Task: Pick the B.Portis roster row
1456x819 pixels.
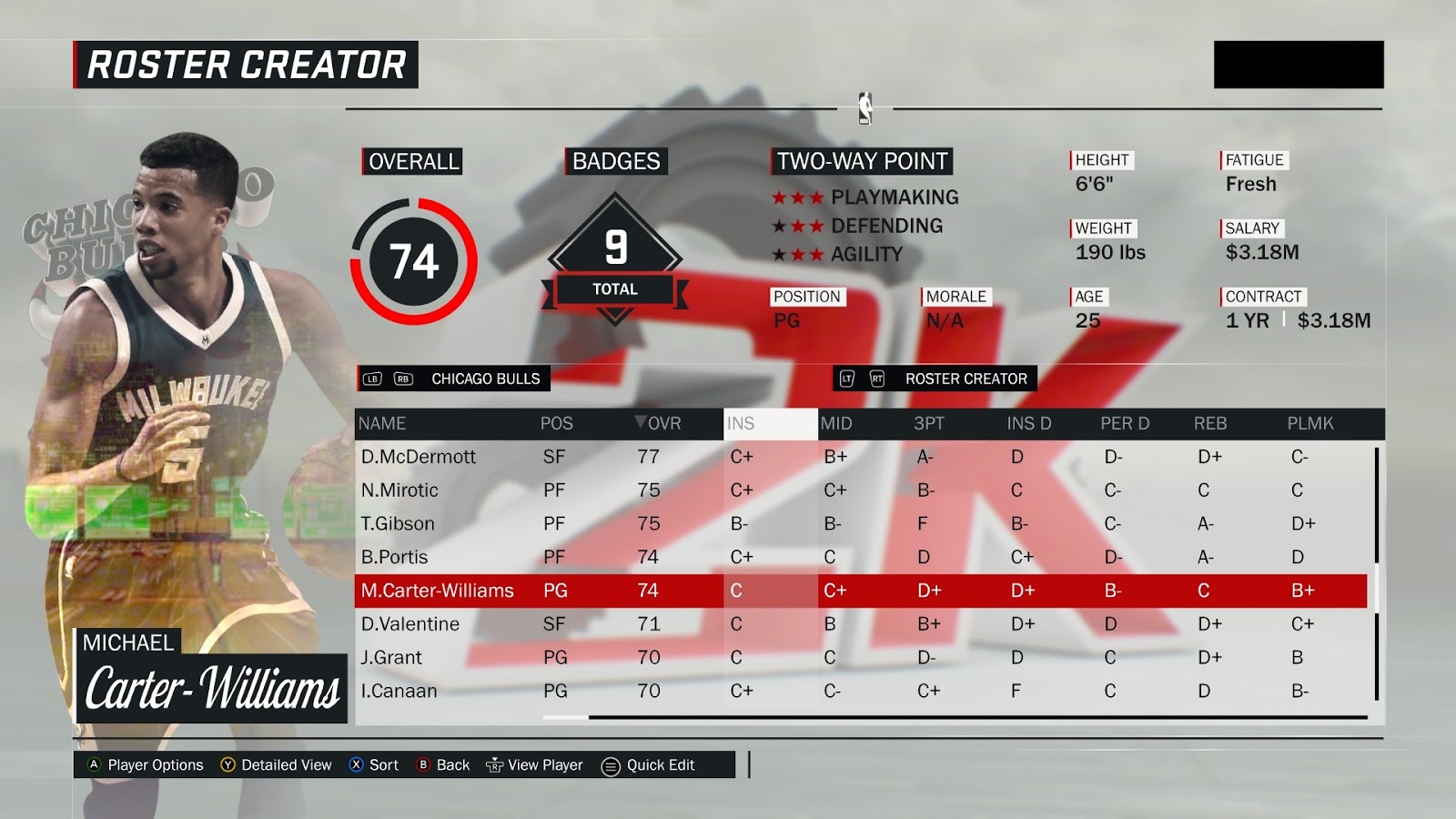Action: click(394, 557)
